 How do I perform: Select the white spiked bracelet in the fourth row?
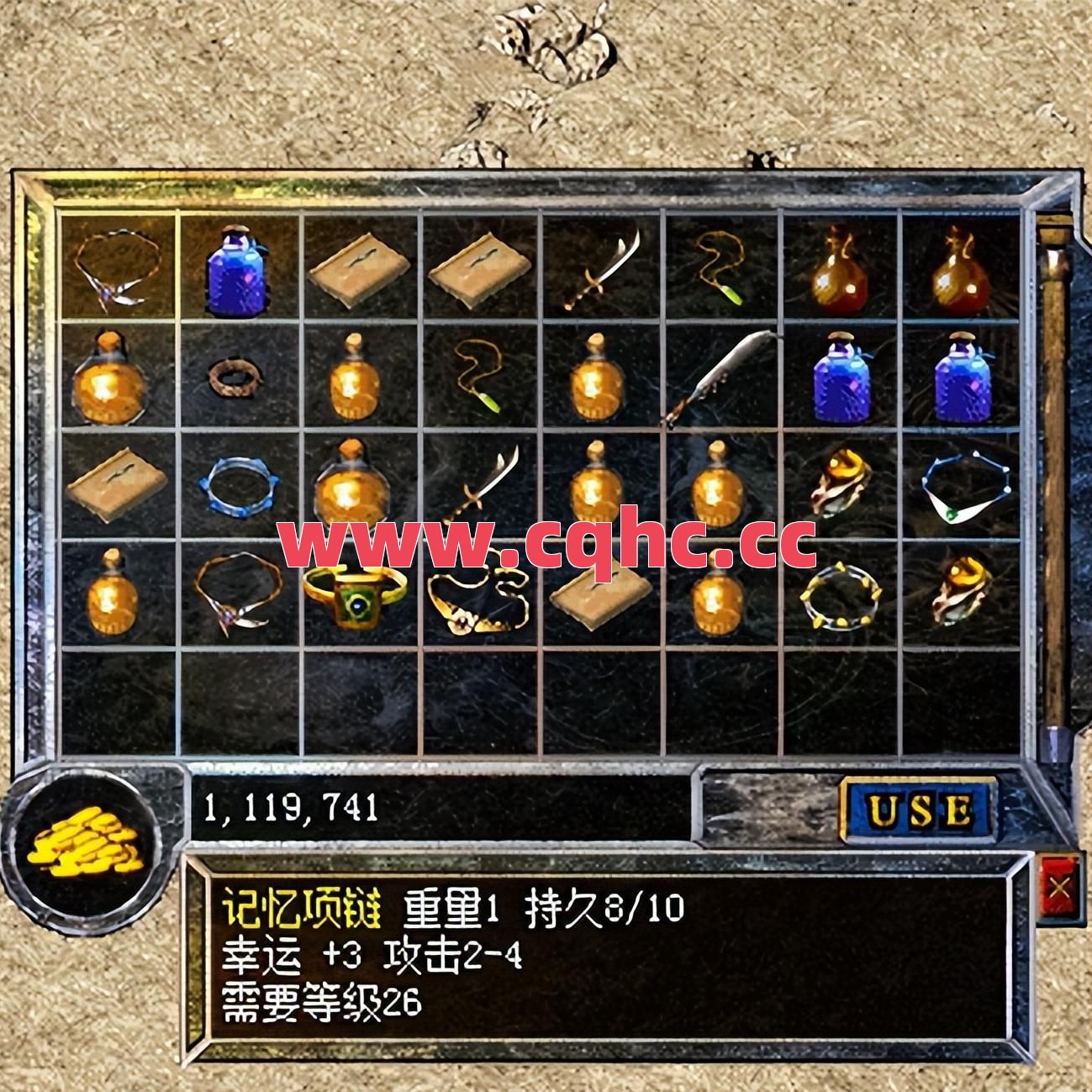(841, 597)
